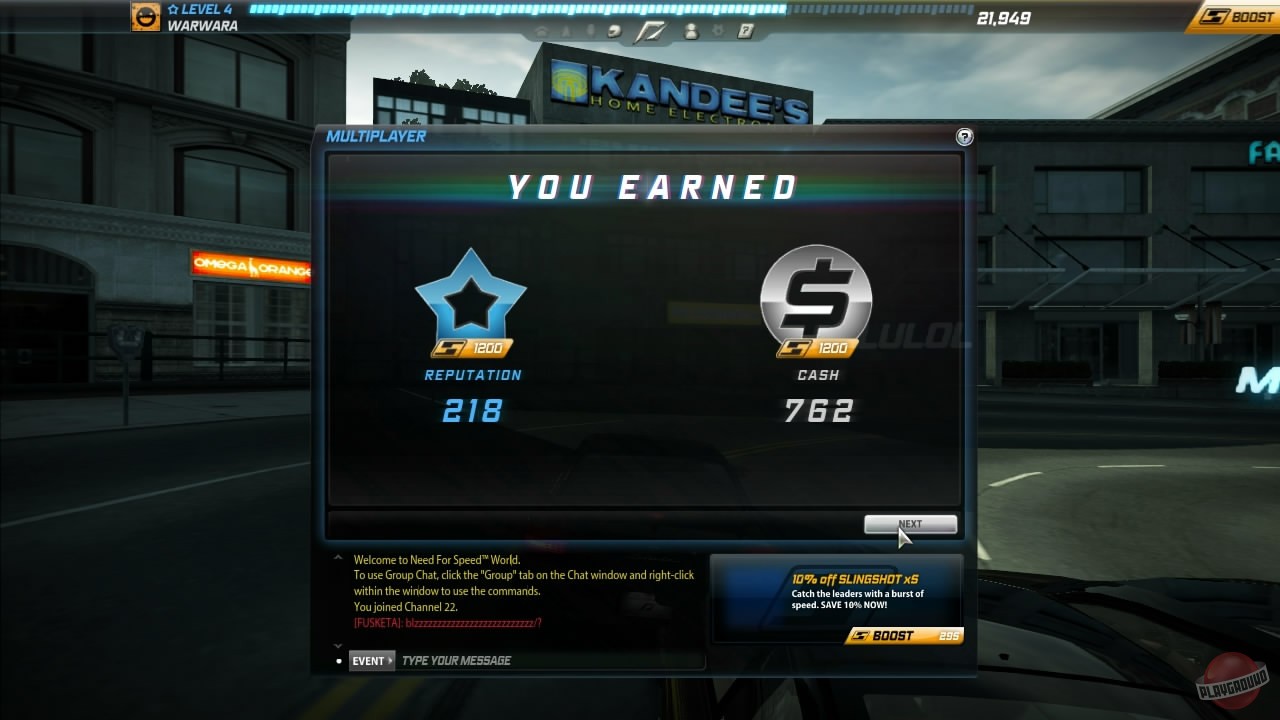Expand the EVENT channel selector
1280x720 pixels.
[371, 660]
